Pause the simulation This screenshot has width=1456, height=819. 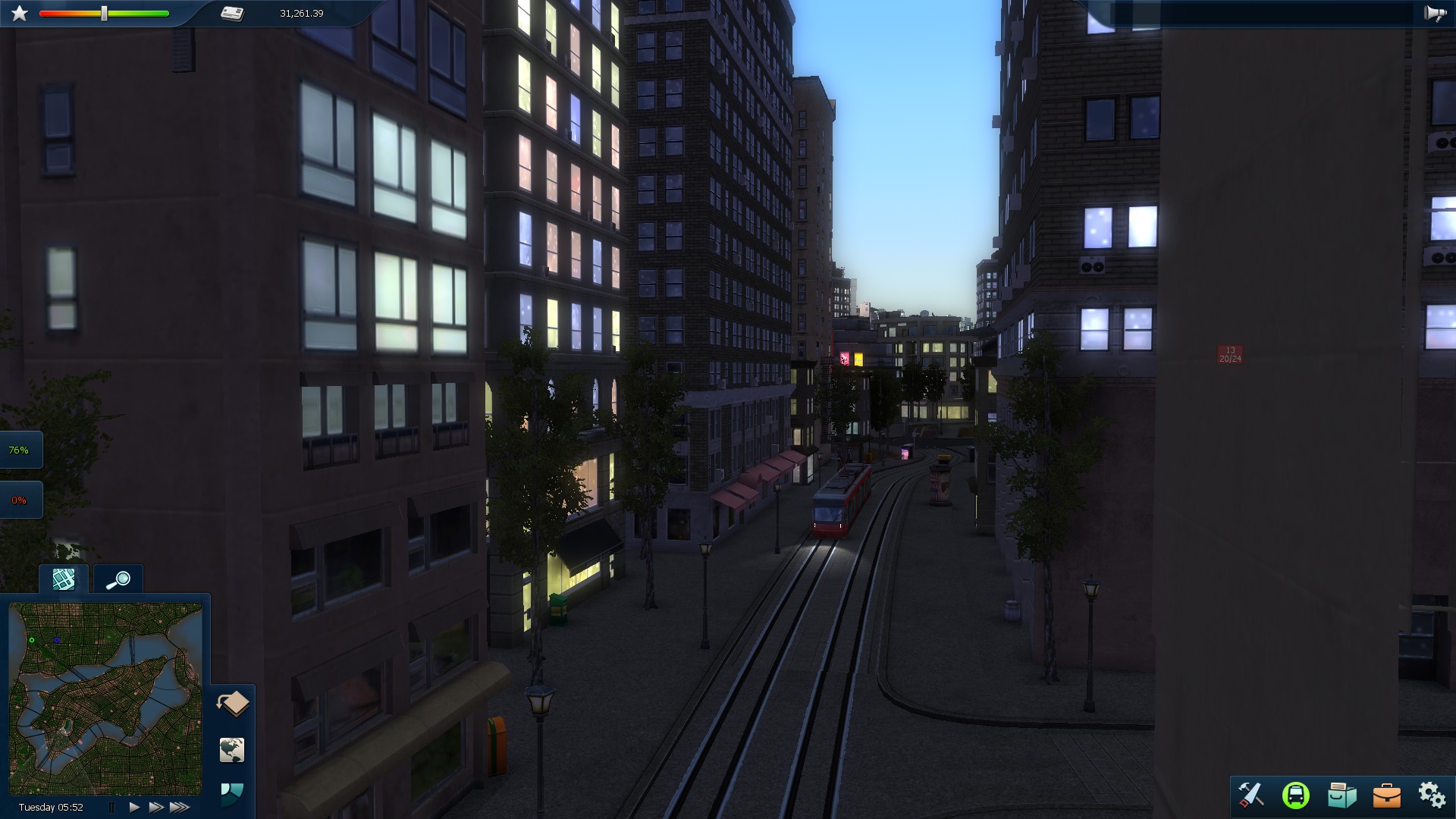coord(111,808)
